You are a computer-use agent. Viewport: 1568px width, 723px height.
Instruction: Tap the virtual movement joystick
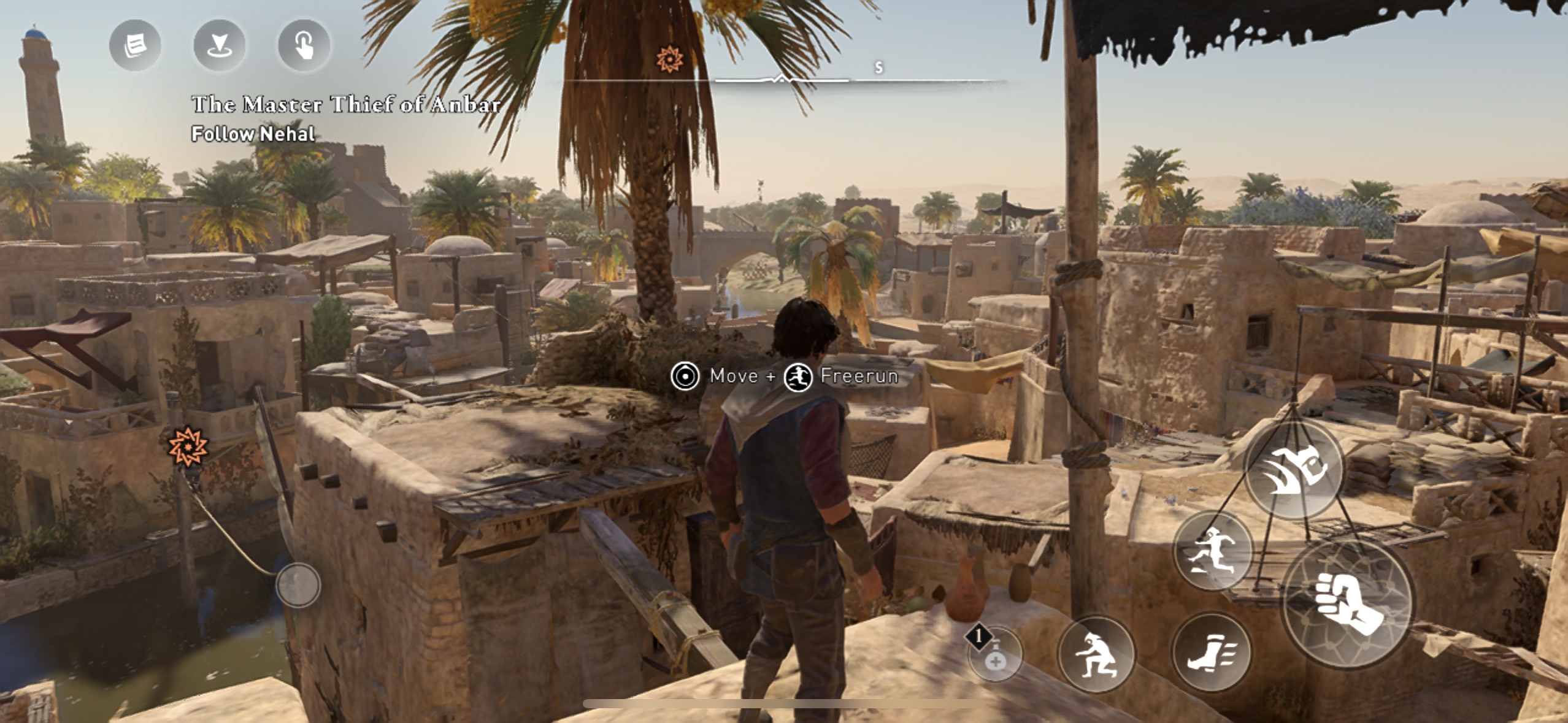pos(298,585)
